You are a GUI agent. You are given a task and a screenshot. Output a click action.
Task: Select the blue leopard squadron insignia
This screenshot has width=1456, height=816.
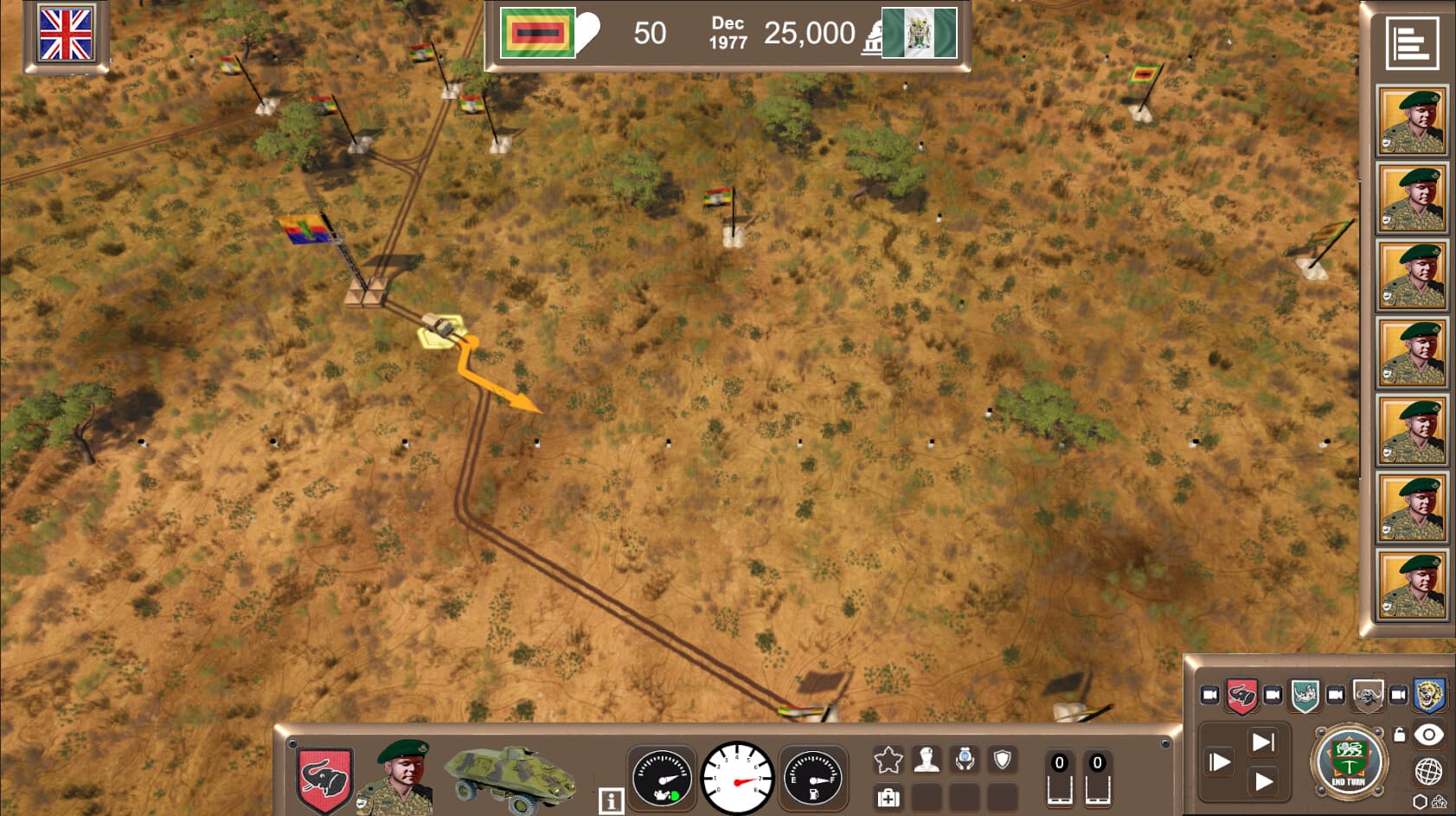pyautogui.click(x=1427, y=696)
